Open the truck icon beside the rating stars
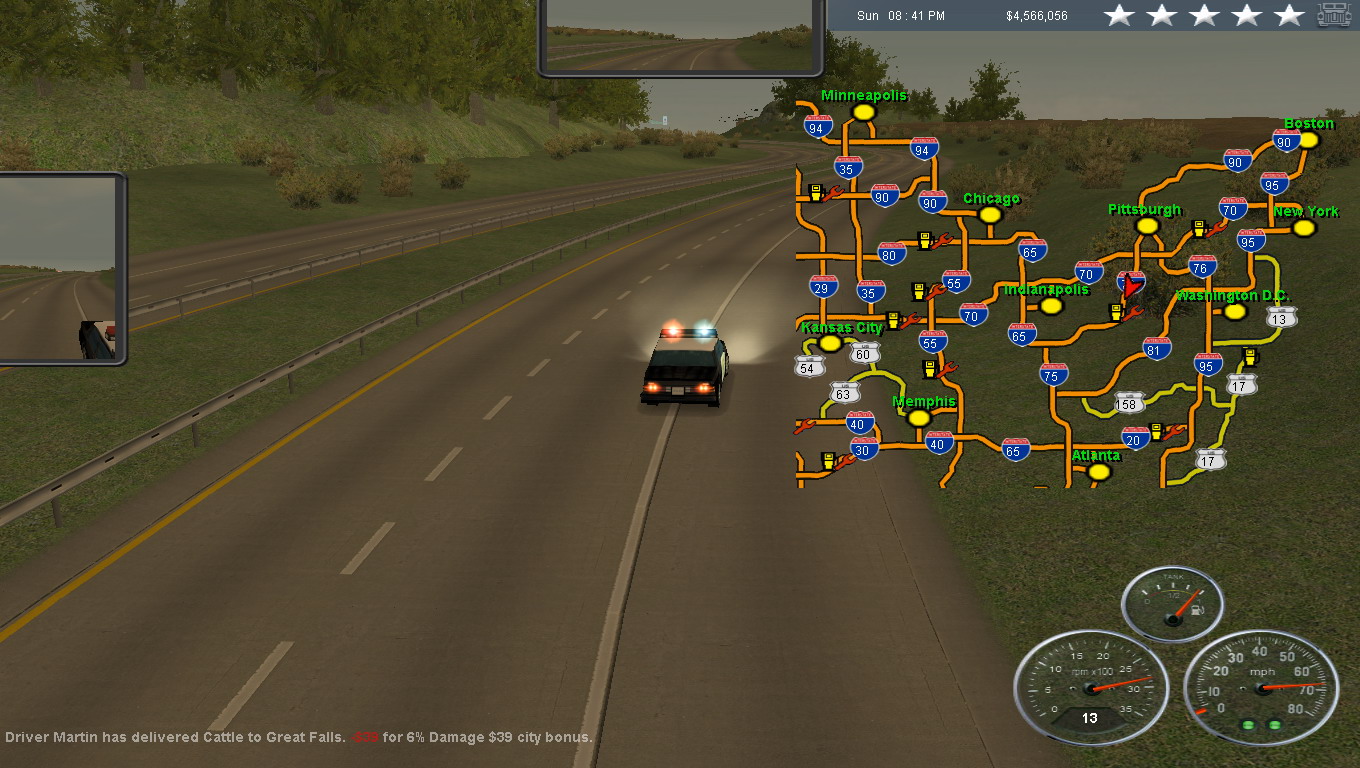Screen dimensions: 1360x768 pos(1334,15)
